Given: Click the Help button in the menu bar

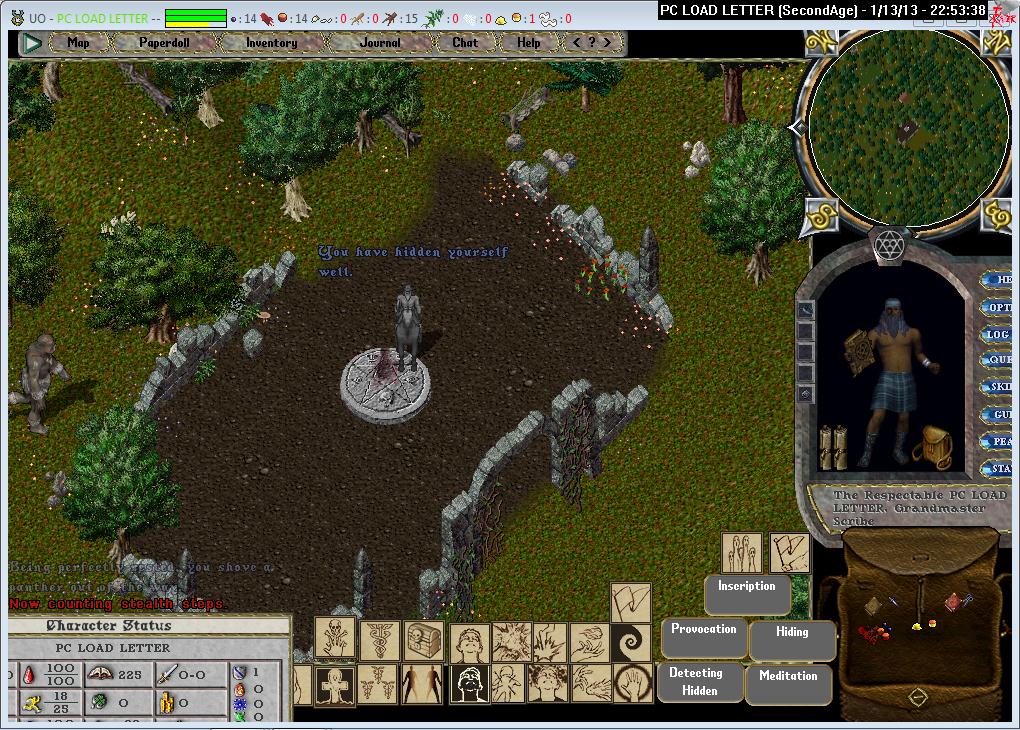Looking at the screenshot, I should coord(529,43).
